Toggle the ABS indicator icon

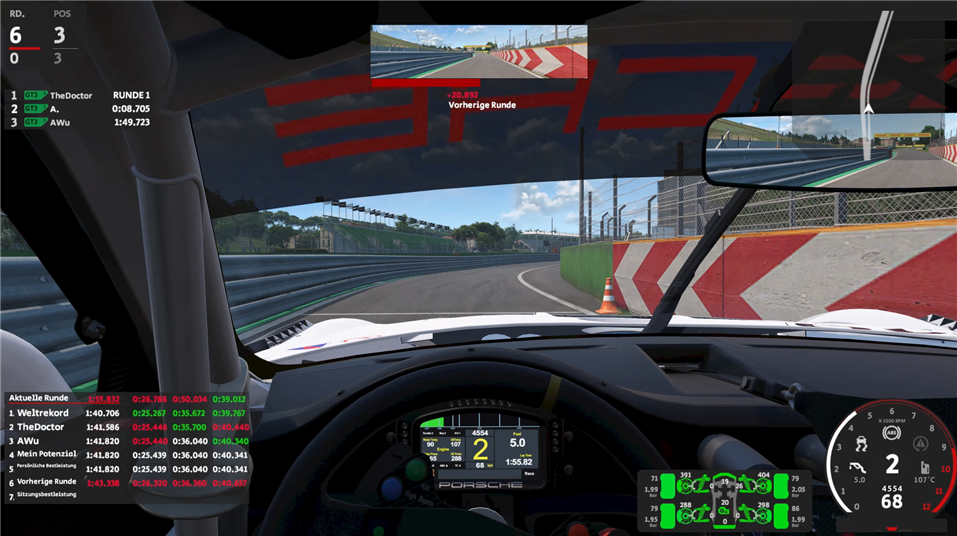[x=890, y=434]
